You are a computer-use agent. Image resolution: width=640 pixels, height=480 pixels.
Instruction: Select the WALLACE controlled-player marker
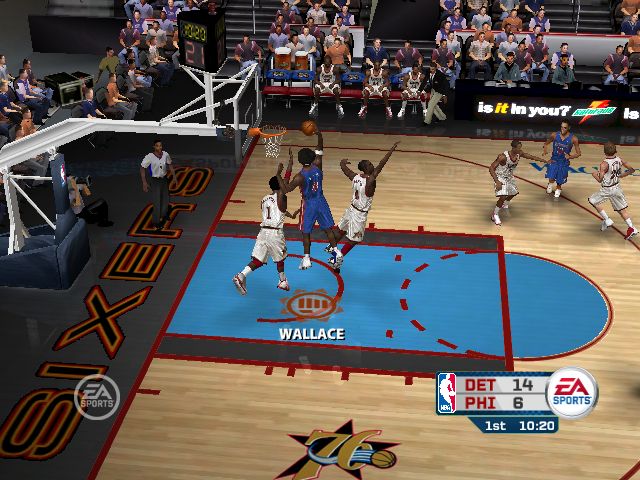(310, 305)
